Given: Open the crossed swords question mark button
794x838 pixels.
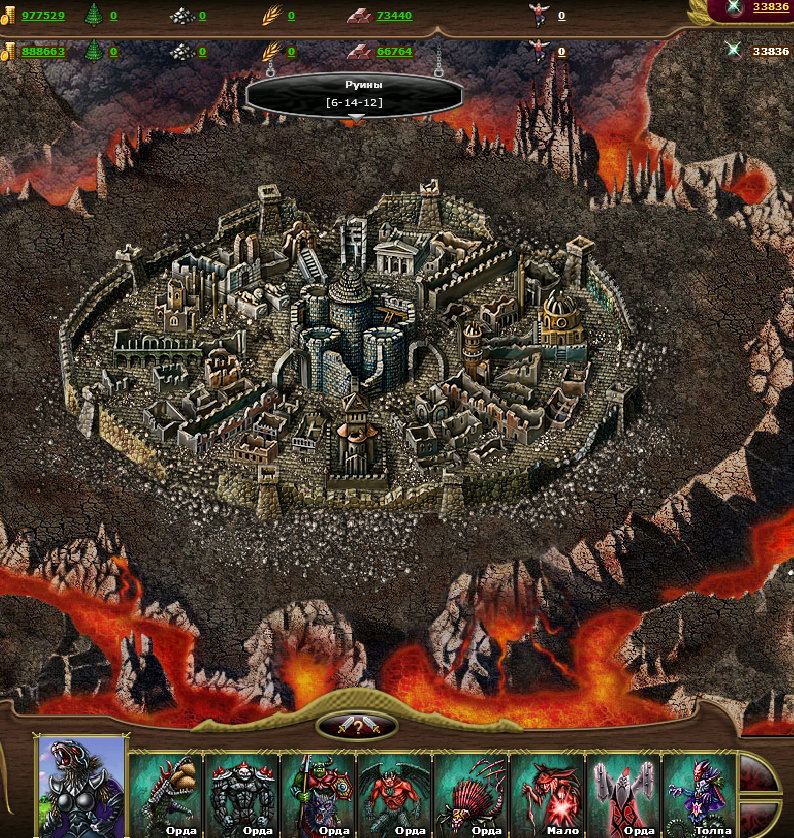Looking at the screenshot, I should (x=357, y=726).
